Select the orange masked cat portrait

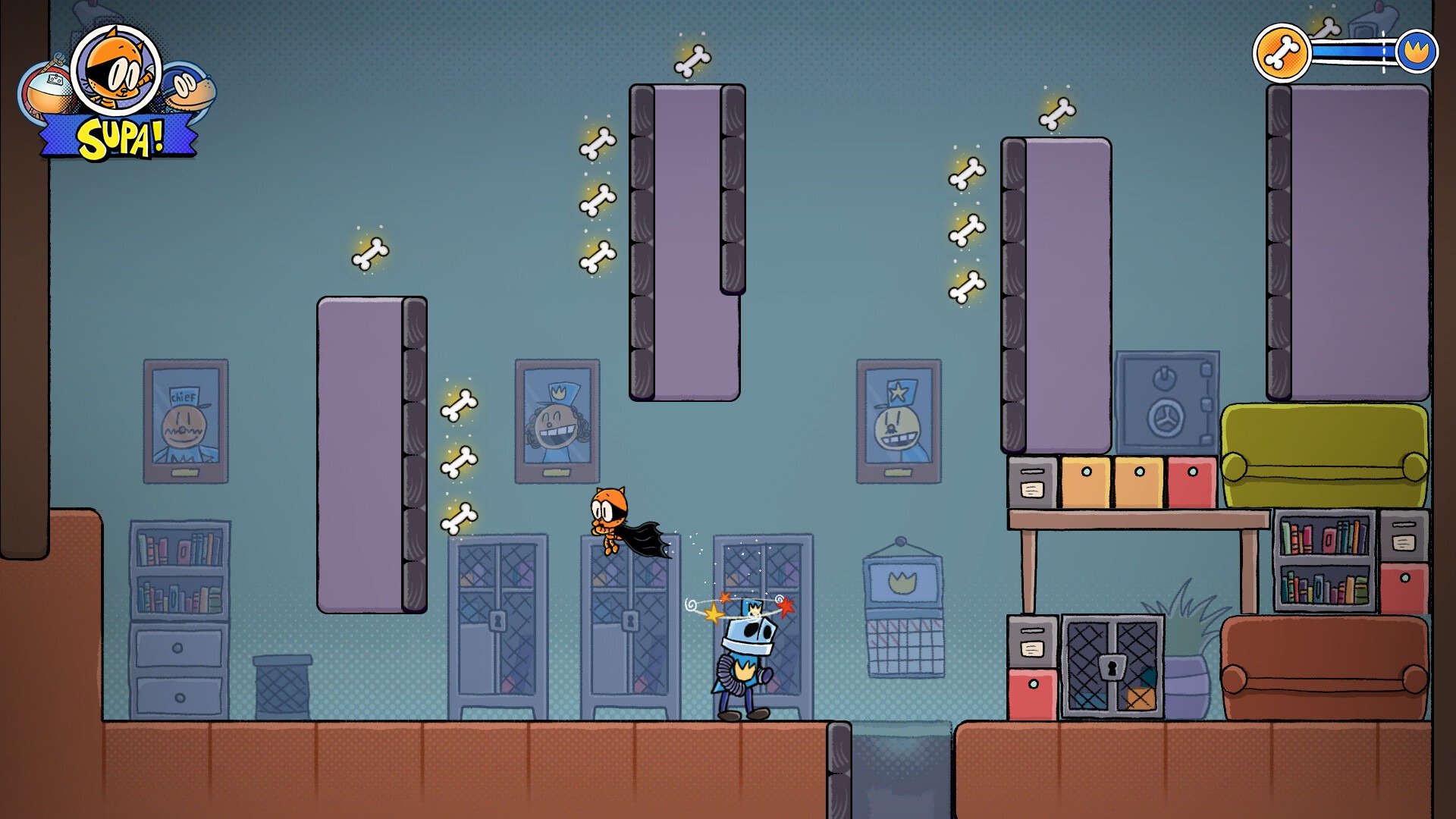pos(116,70)
